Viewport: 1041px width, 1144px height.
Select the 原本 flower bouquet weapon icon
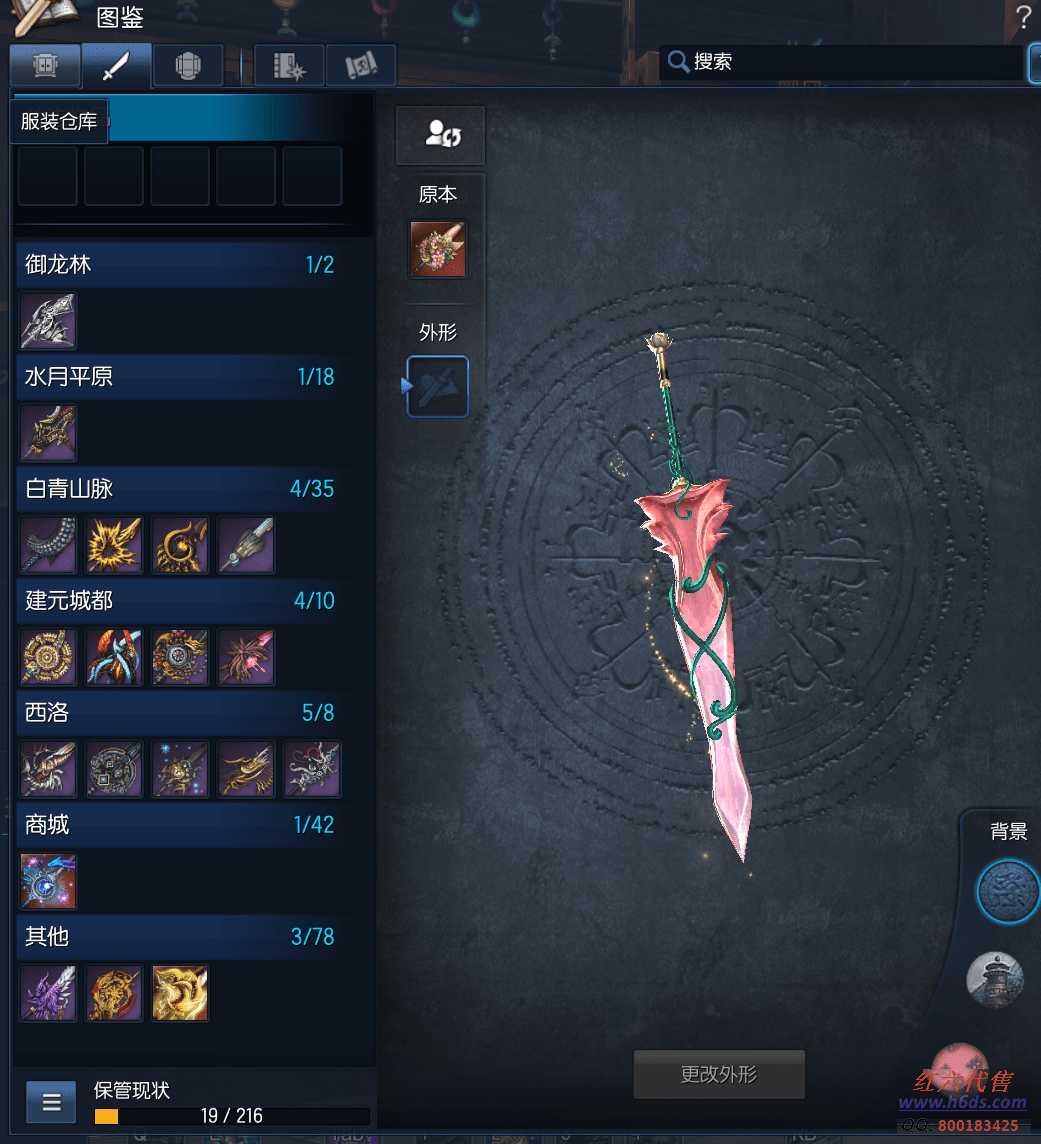pos(438,250)
